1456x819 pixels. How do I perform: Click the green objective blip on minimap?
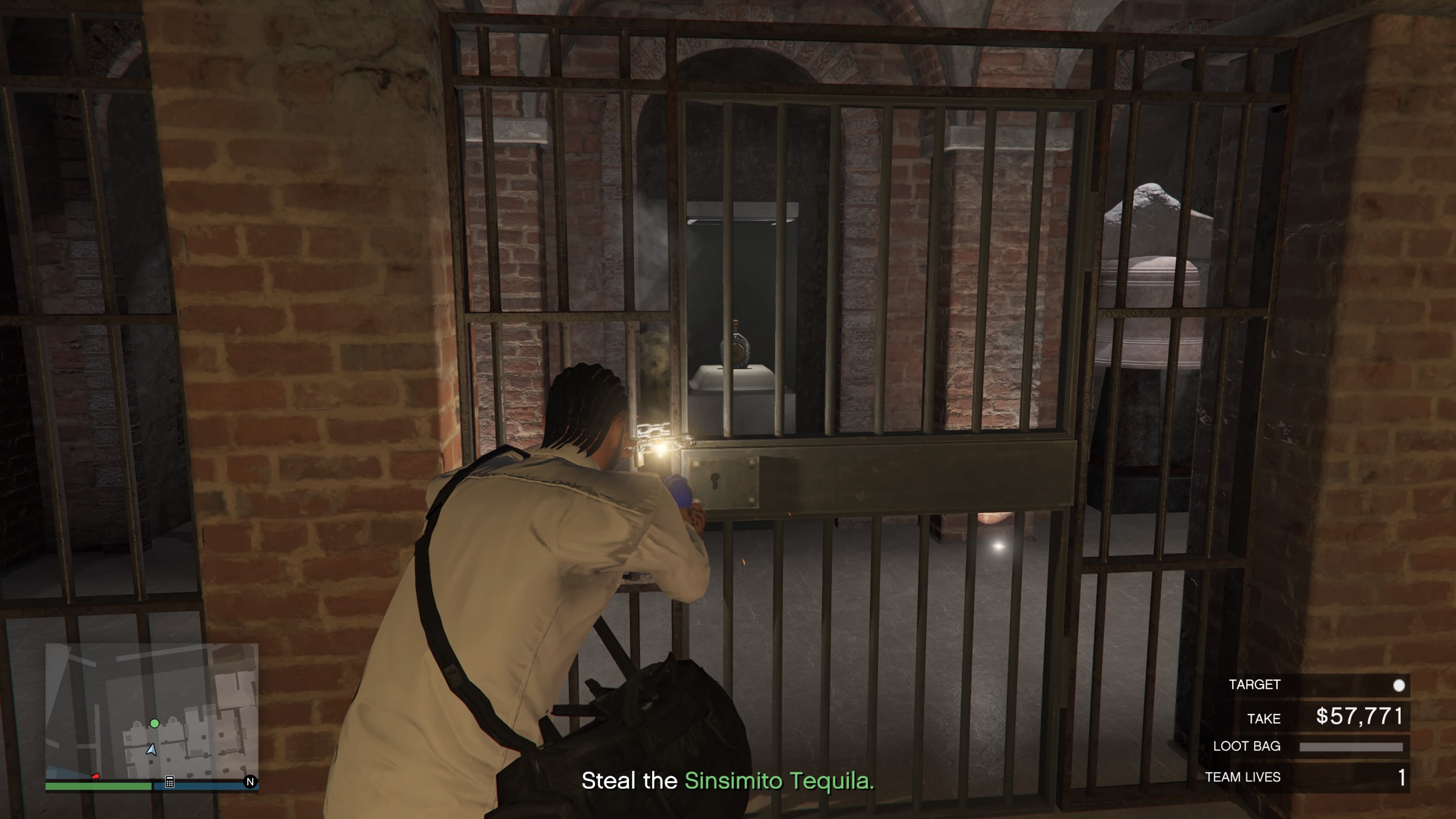(154, 723)
